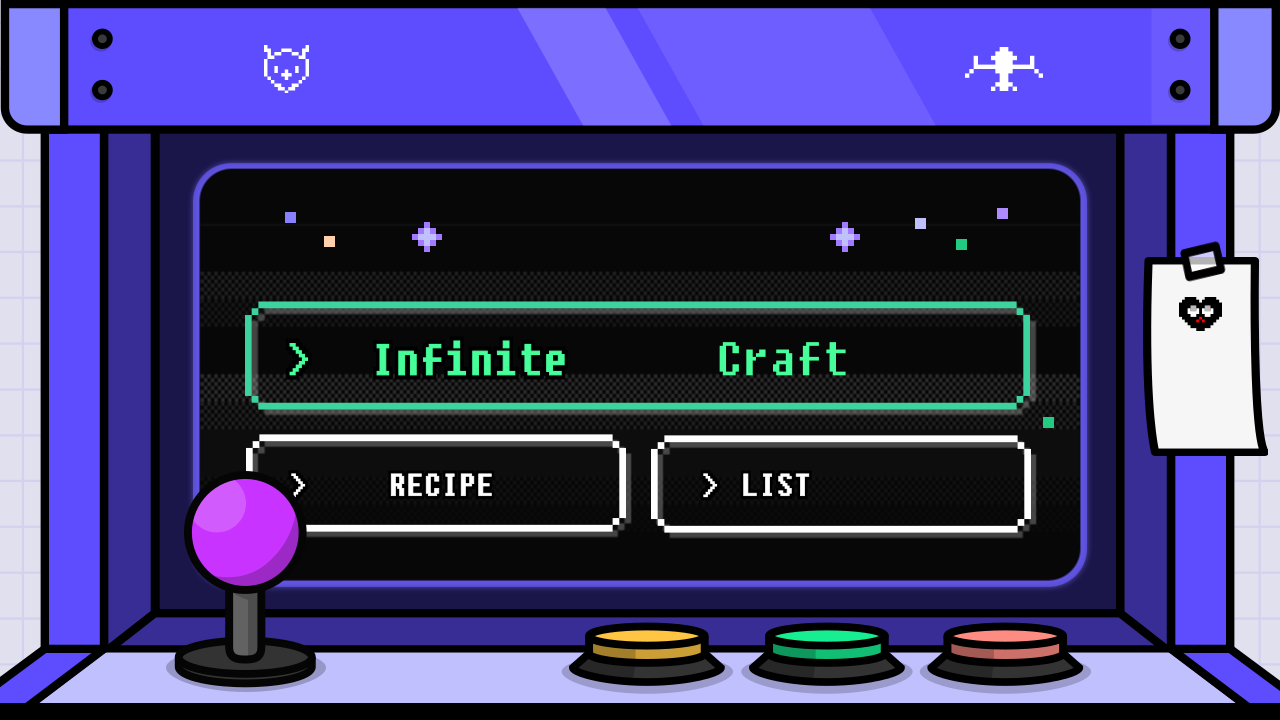Expand the chevron beside the Infinite Craft title
Image resolution: width=1280 pixels, height=720 pixels.
[297, 360]
